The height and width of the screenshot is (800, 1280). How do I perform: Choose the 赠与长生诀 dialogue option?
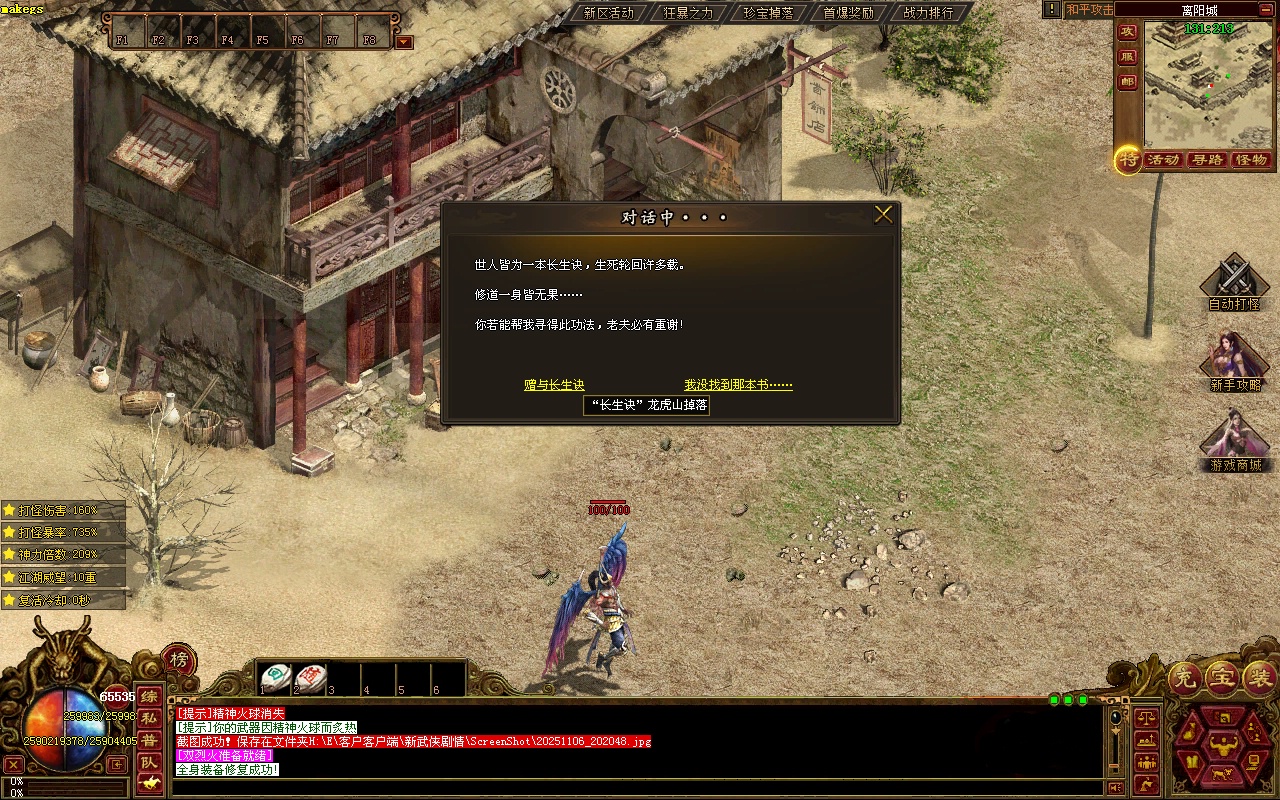554,385
